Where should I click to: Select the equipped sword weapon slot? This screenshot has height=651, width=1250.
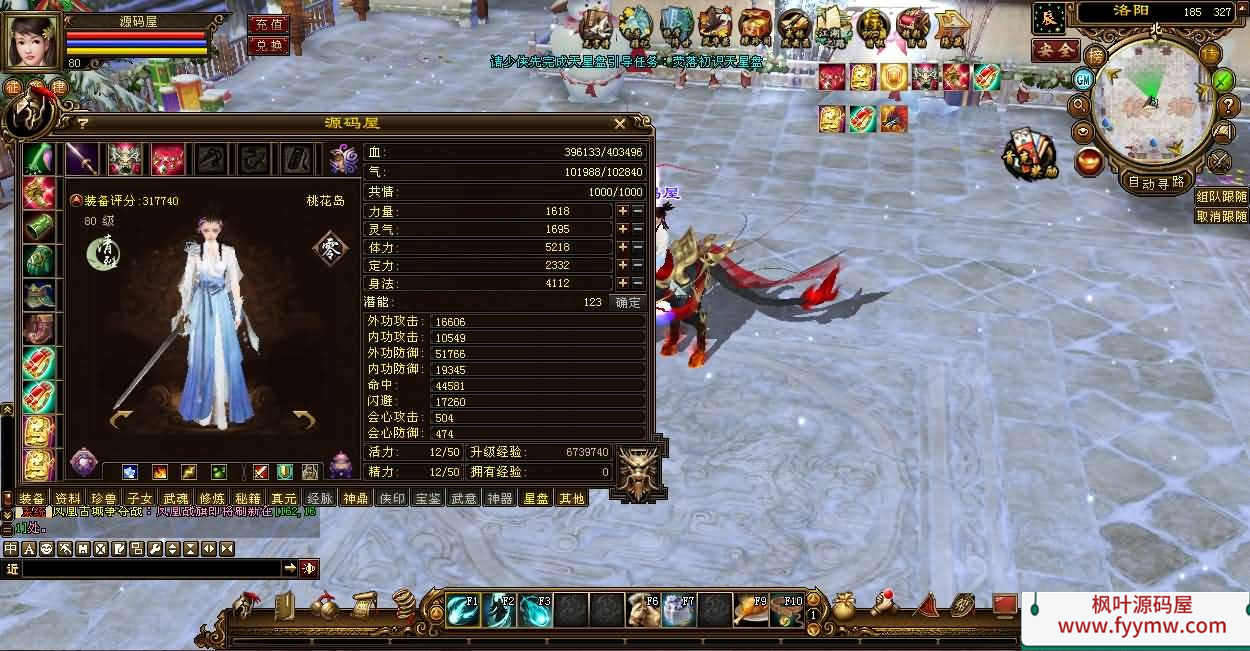[83, 159]
